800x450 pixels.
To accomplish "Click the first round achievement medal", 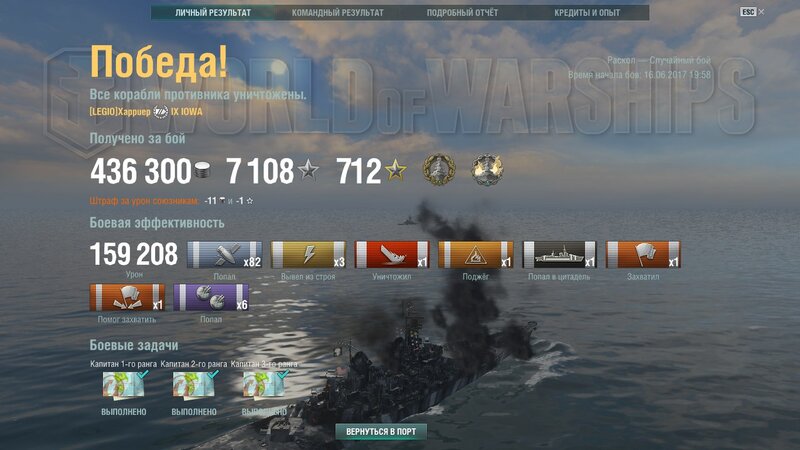I will pos(439,169).
